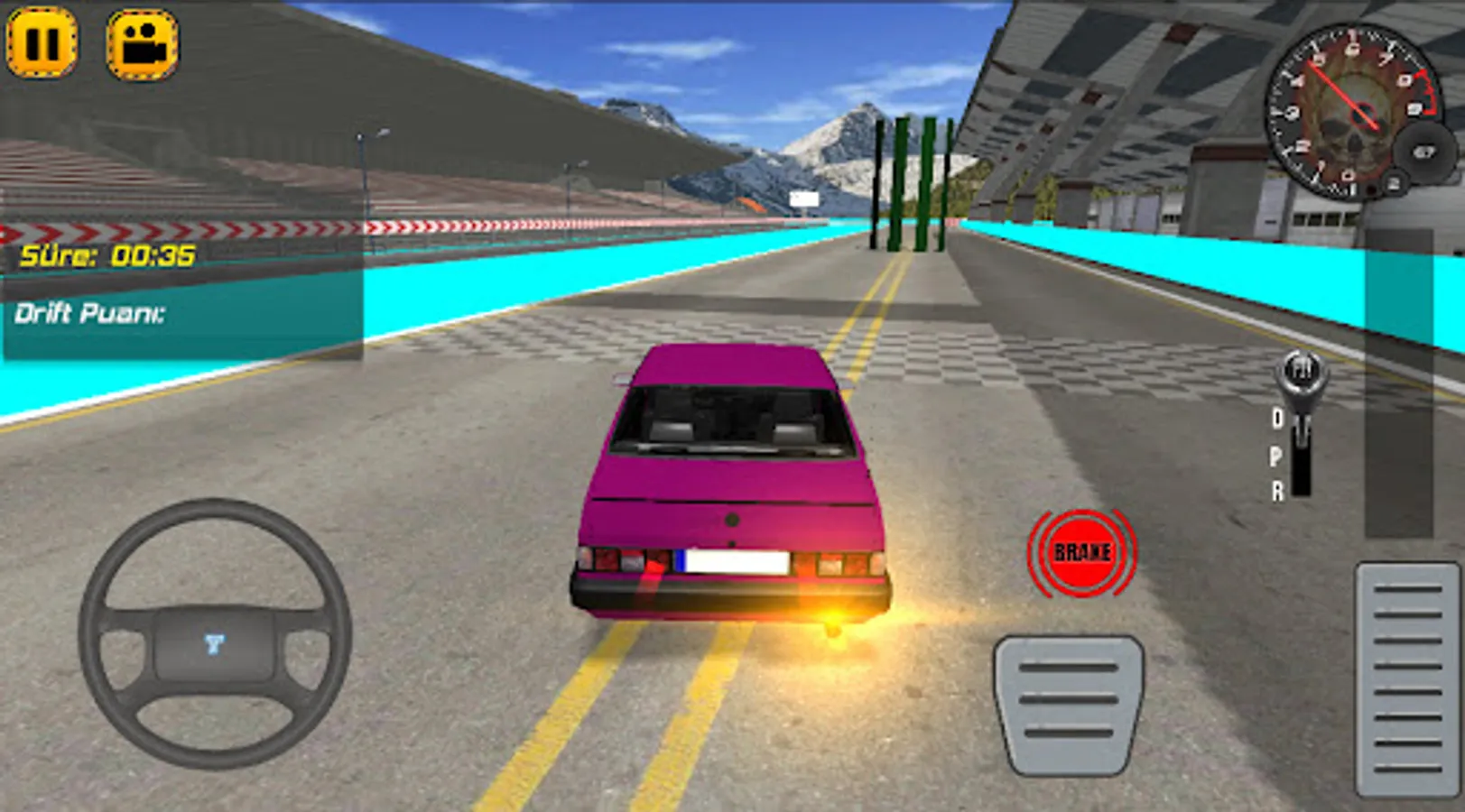Tap the digital speed readout showing 67
This screenshot has width=1465, height=812.
click(1424, 152)
